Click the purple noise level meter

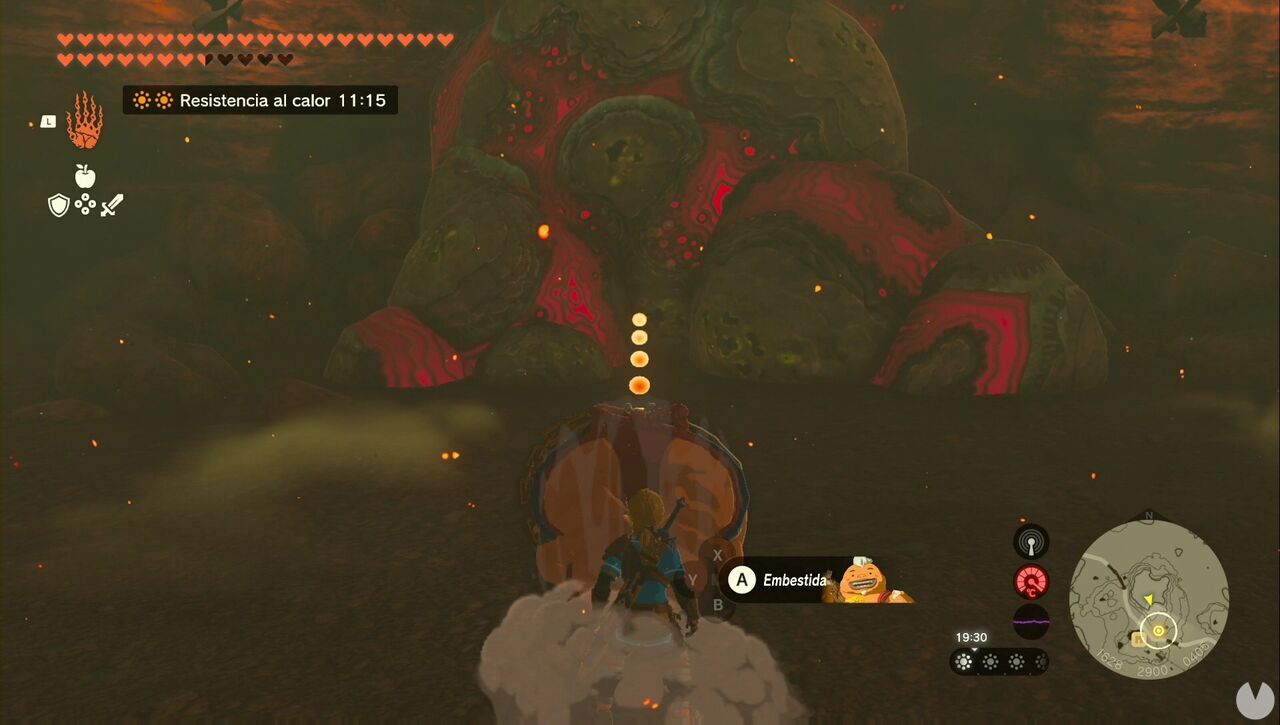1030,622
